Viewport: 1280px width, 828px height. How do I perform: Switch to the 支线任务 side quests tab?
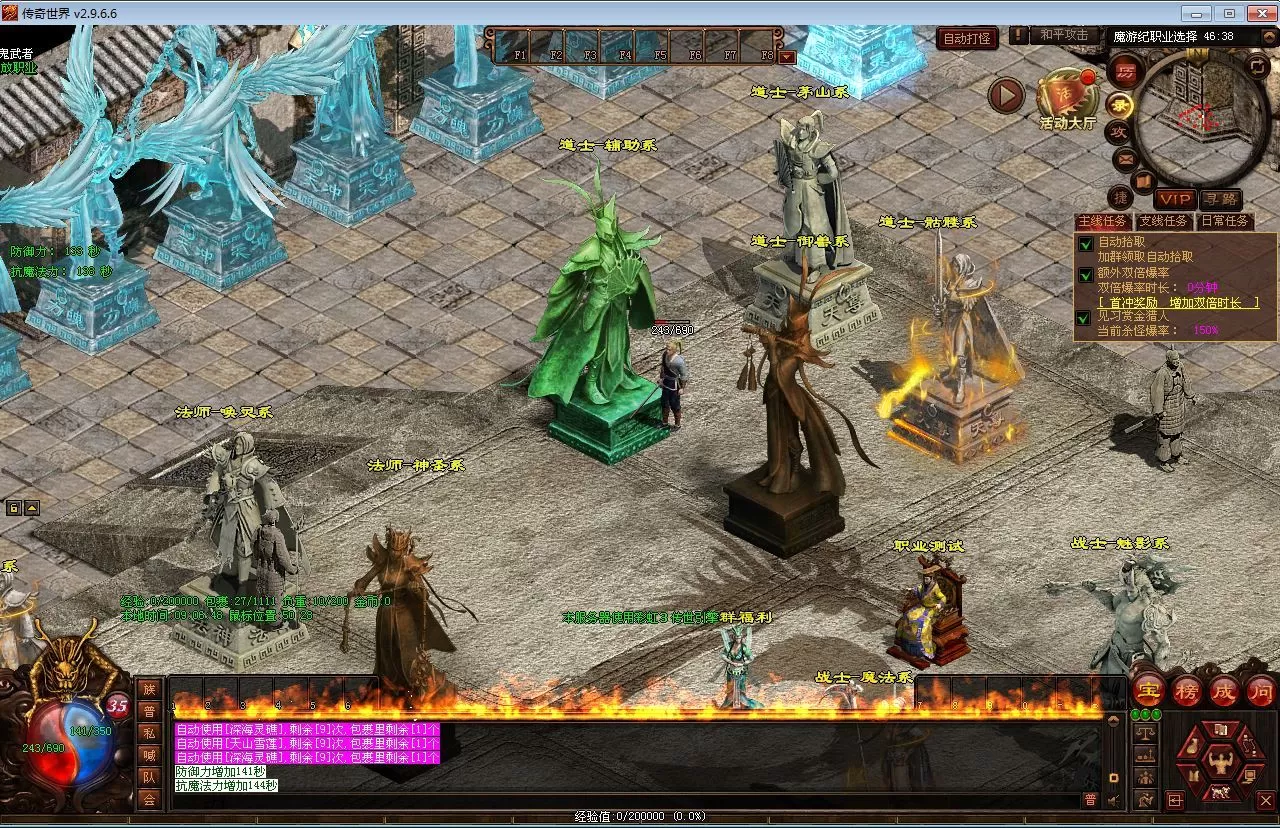click(x=1163, y=221)
